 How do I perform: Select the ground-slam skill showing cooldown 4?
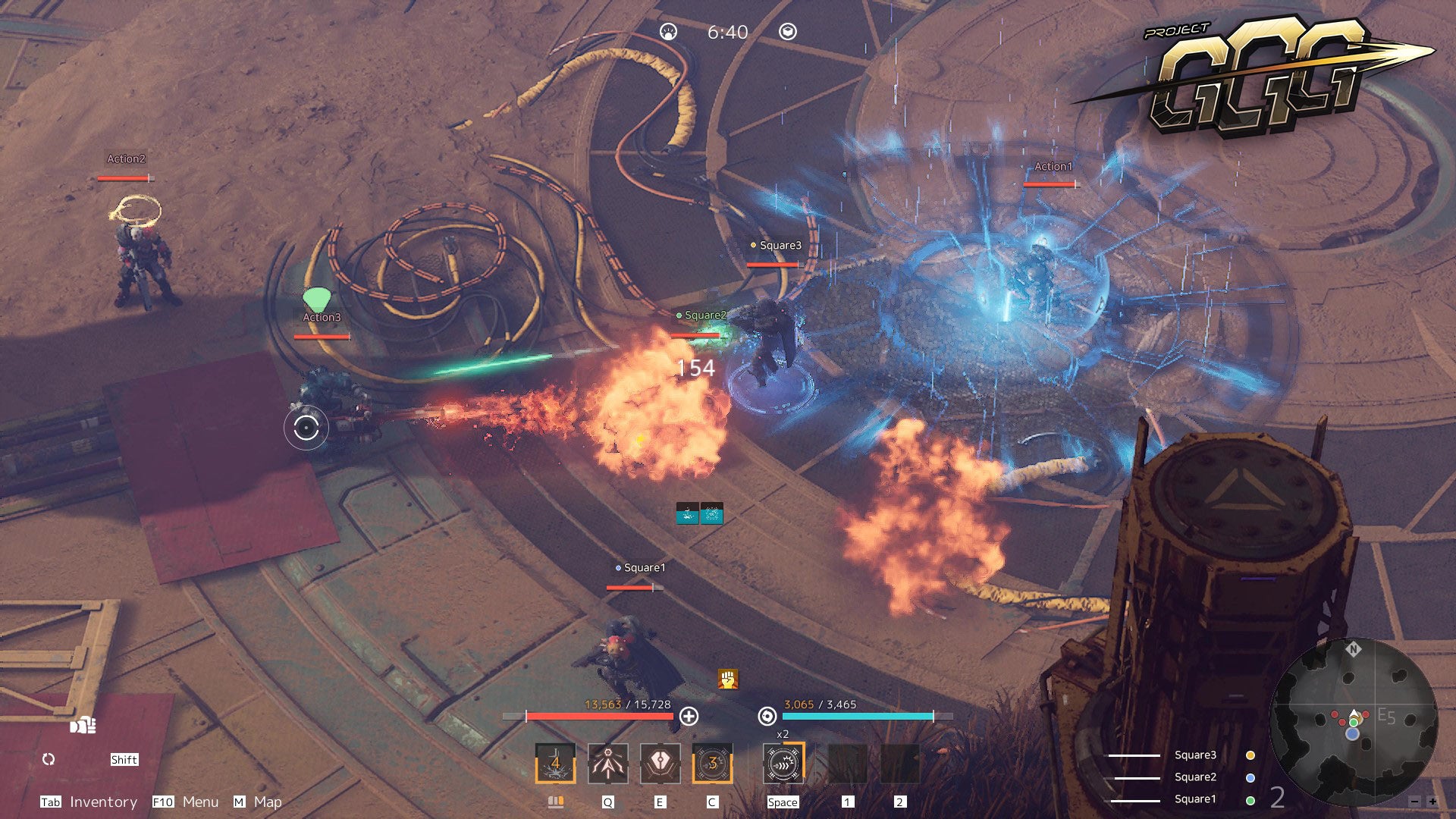pyautogui.click(x=555, y=763)
